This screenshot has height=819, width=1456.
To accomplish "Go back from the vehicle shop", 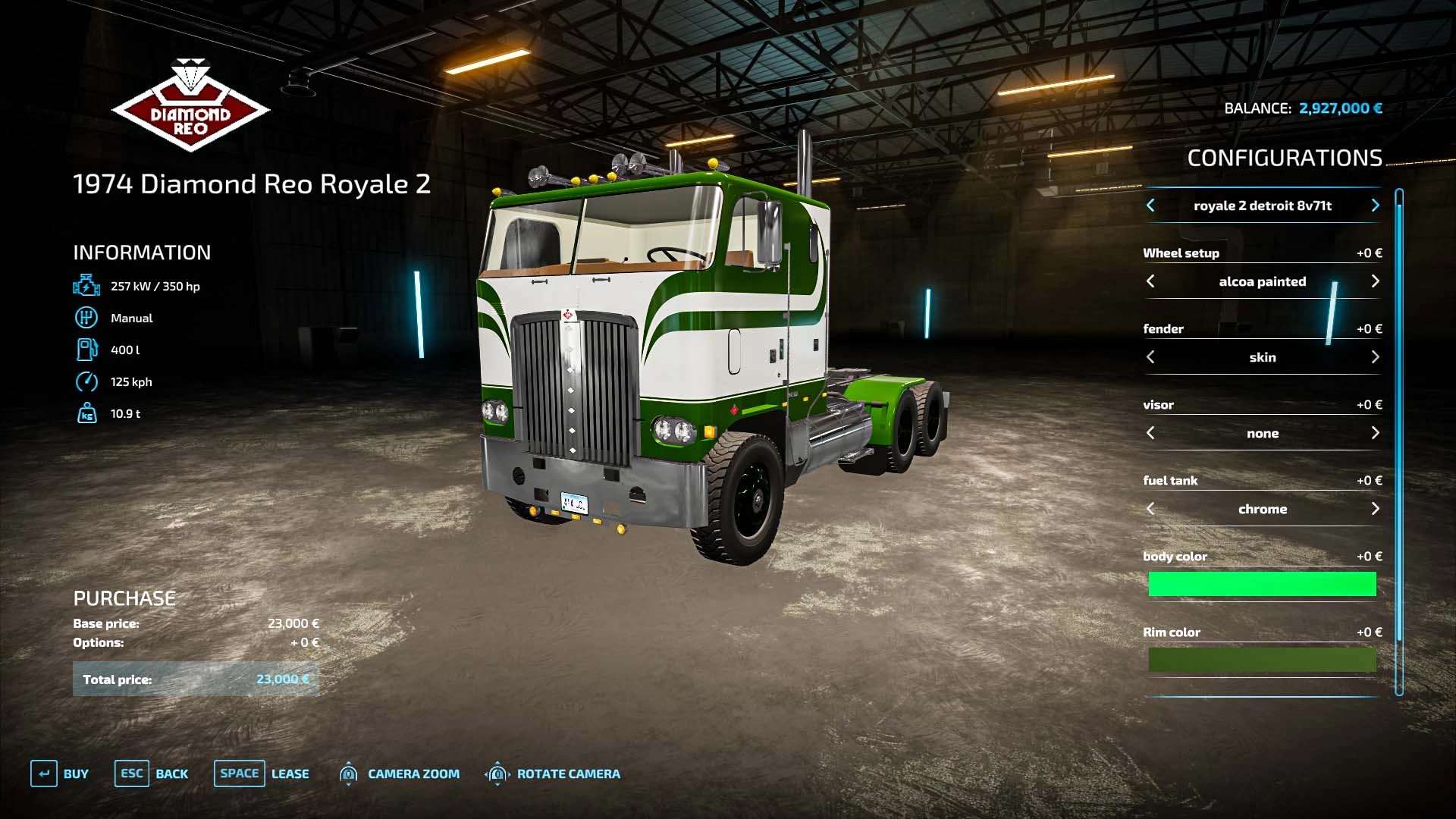I will (152, 773).
